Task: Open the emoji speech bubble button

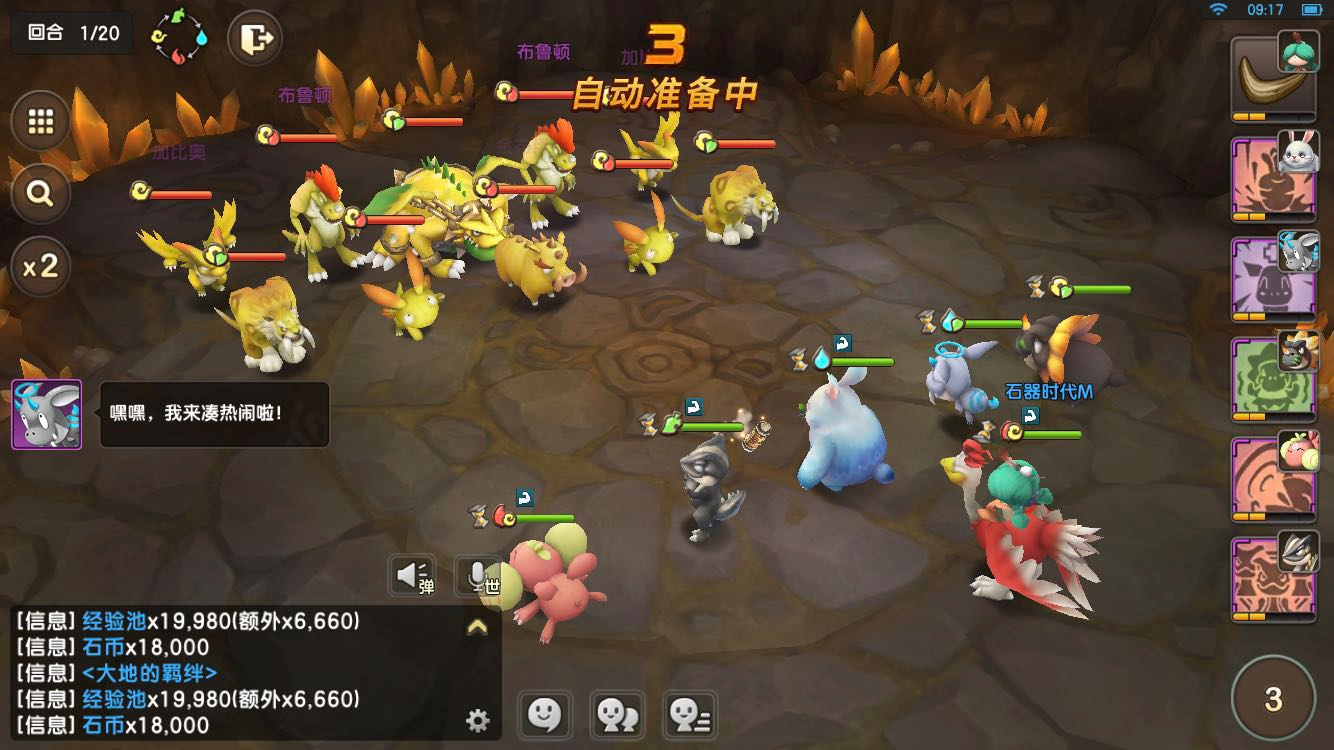Action: pos(543,714)
